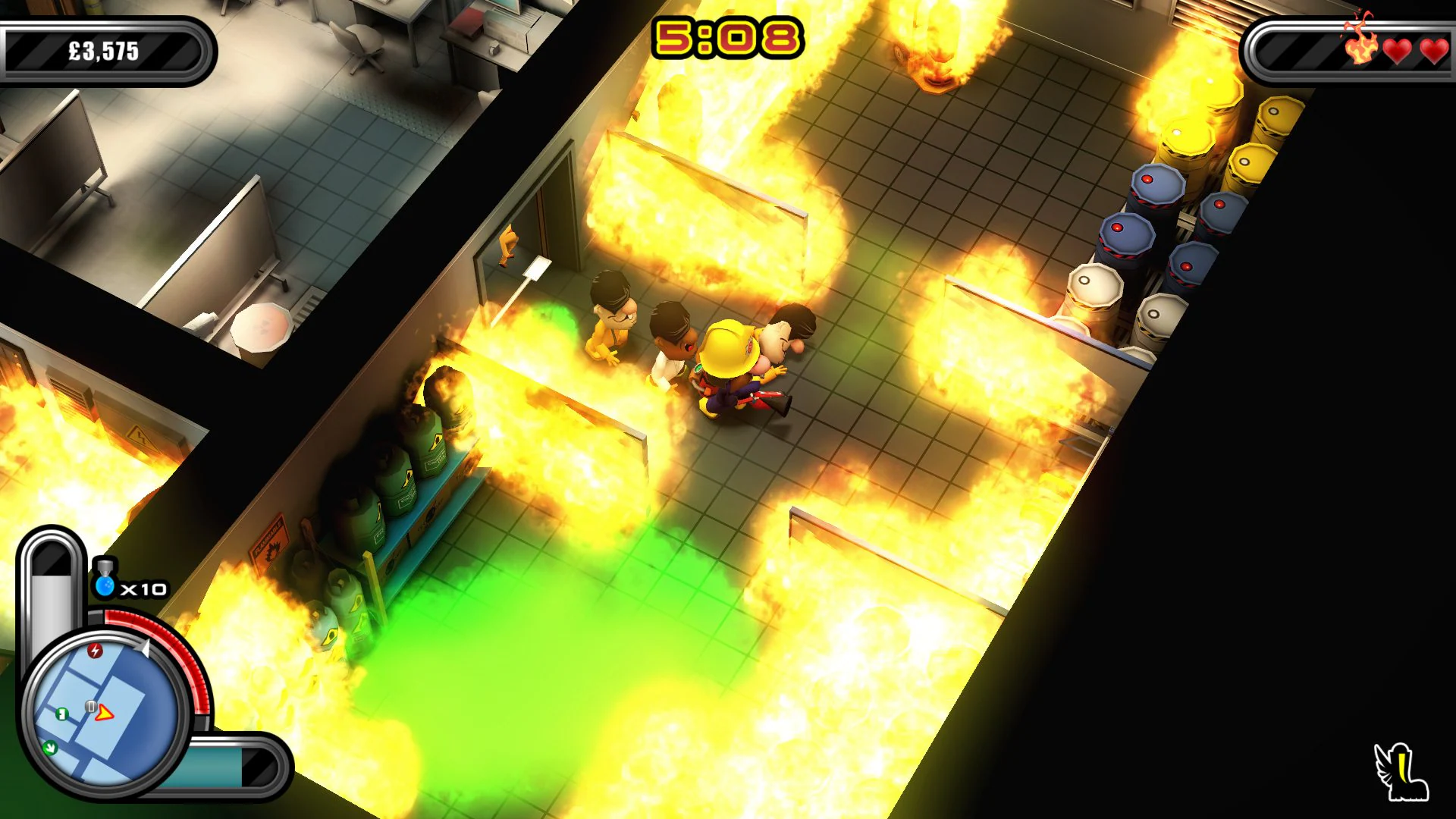Select the green exit arrow marker on minimap
Screen dimensions: 1456x819
pos(50,748)
